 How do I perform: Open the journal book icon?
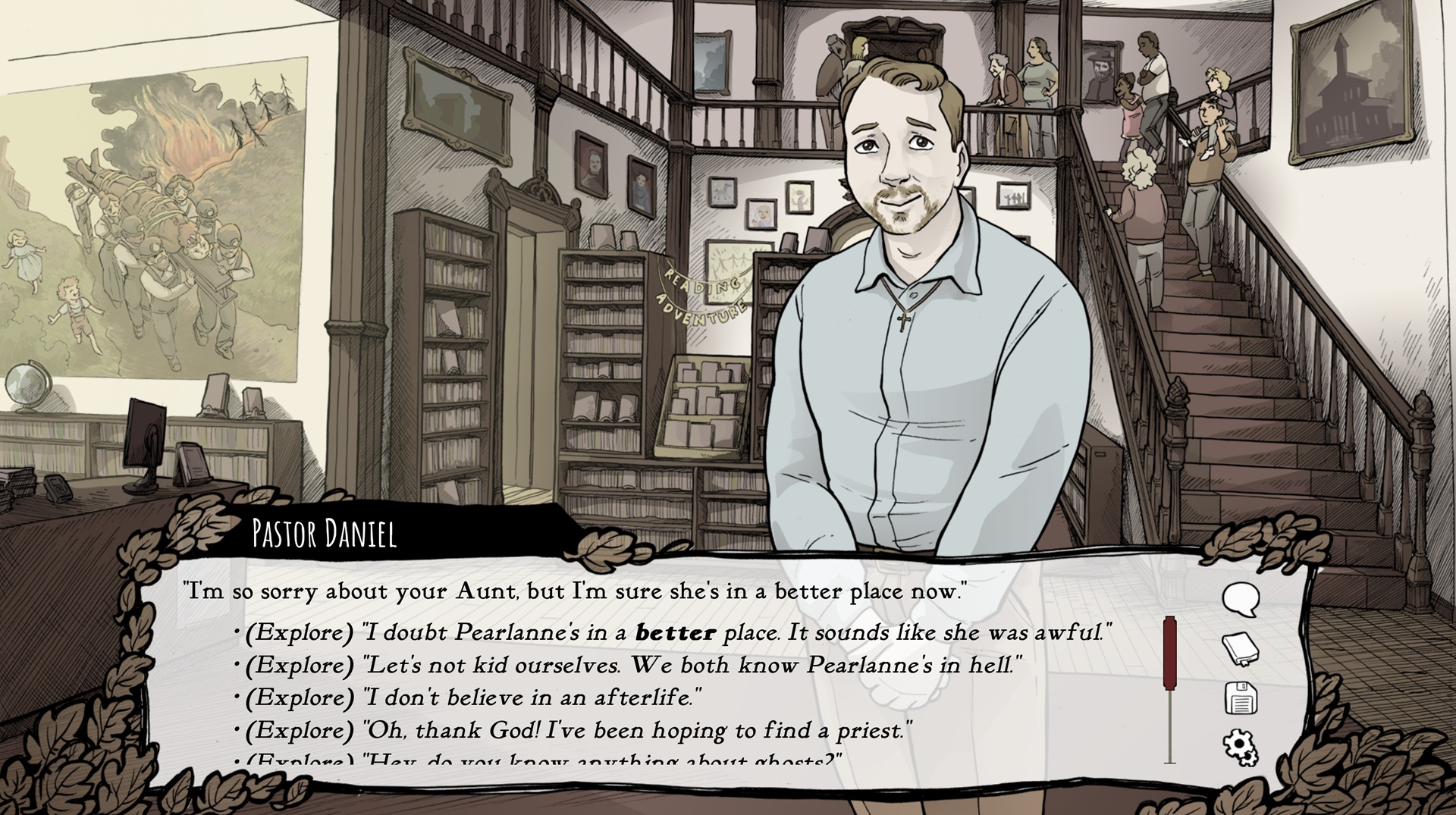click(x=1241, y=649)
